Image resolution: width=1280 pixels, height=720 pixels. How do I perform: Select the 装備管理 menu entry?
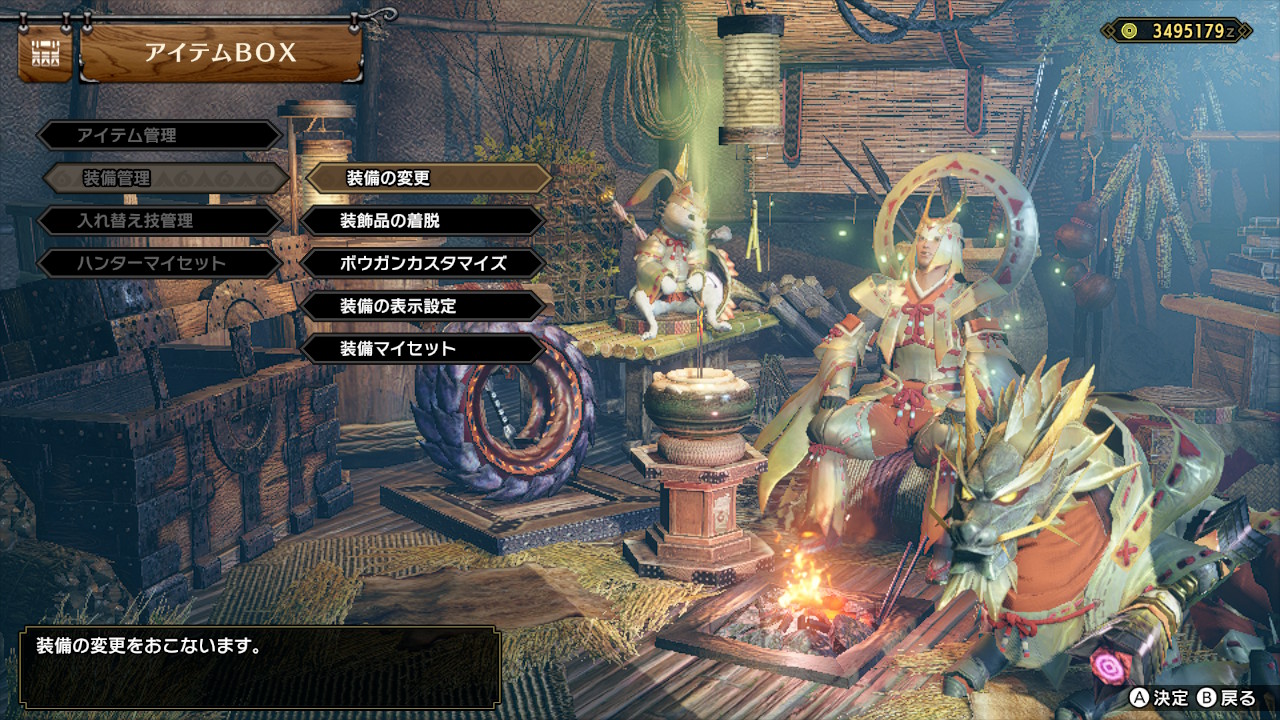[166, 178]
